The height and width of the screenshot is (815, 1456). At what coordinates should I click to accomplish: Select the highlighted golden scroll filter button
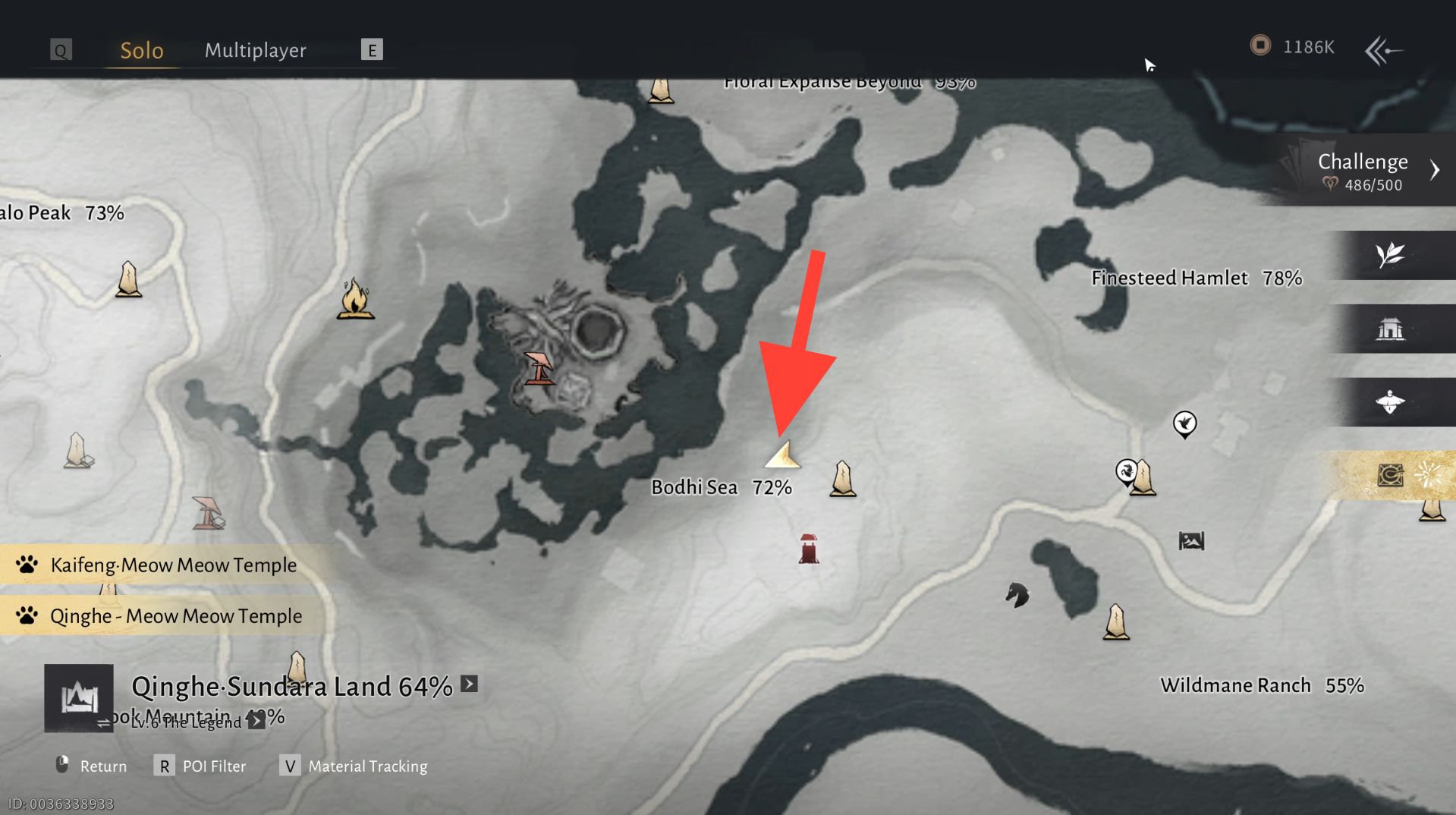1390,476
